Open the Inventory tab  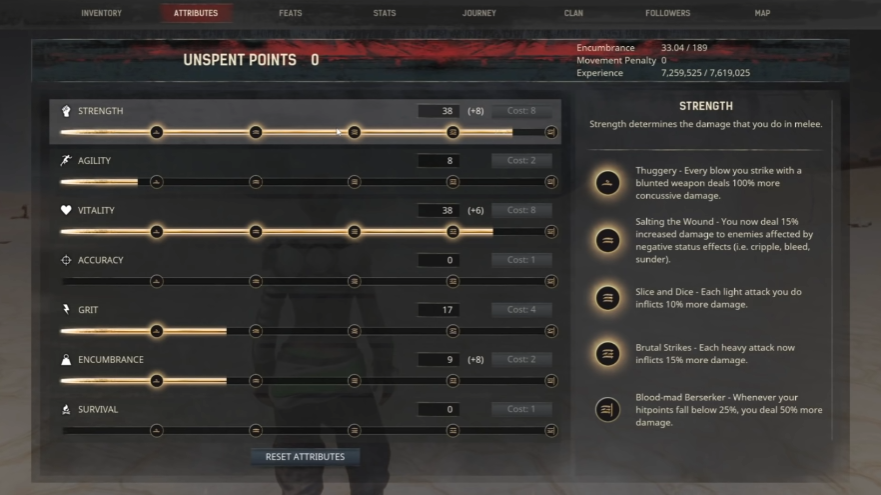click(x=101, y=13)
